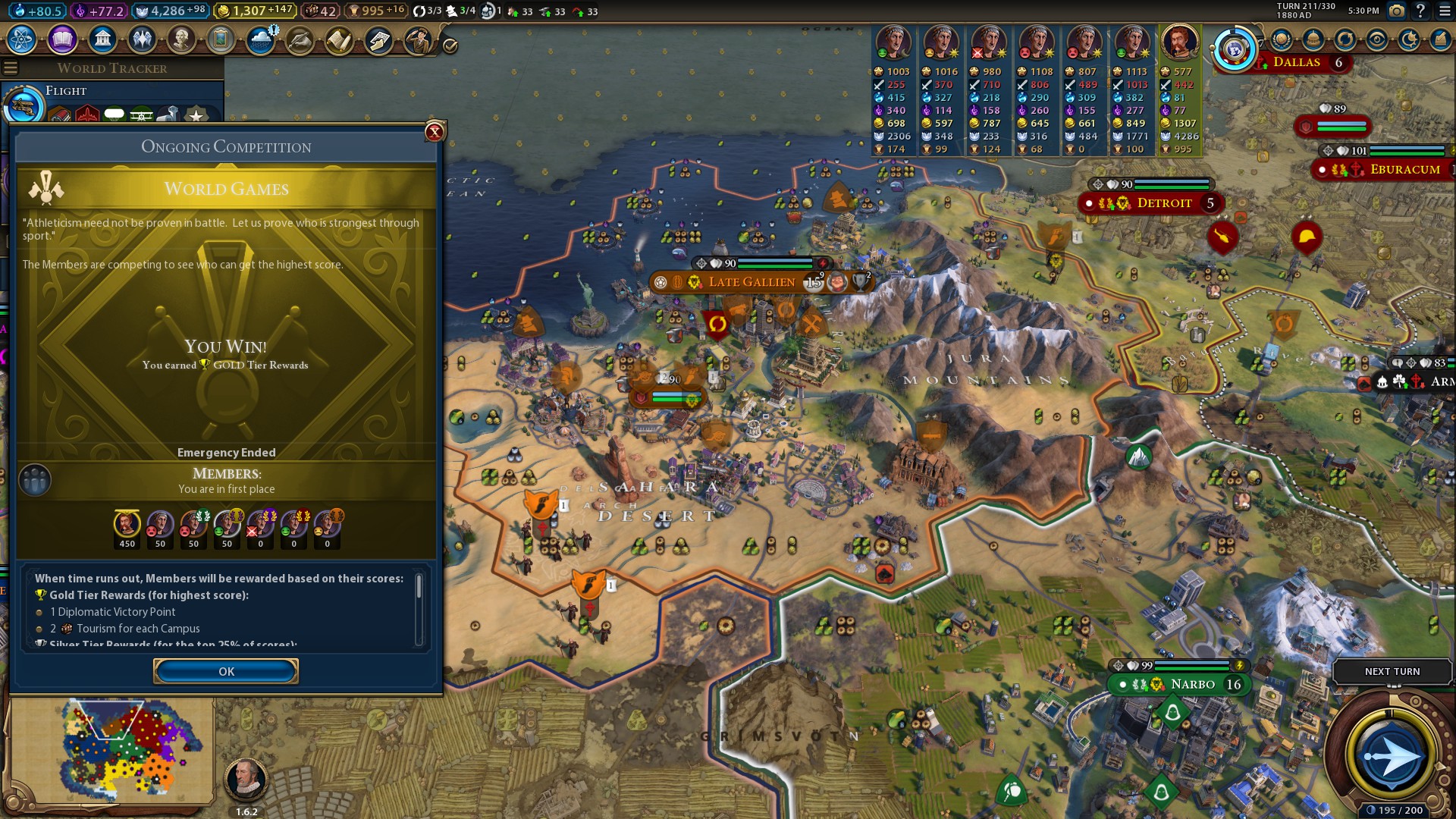Screen dimensions: 1456x819
Task: Open the technology tree atom icon
Action: [22, 39]
